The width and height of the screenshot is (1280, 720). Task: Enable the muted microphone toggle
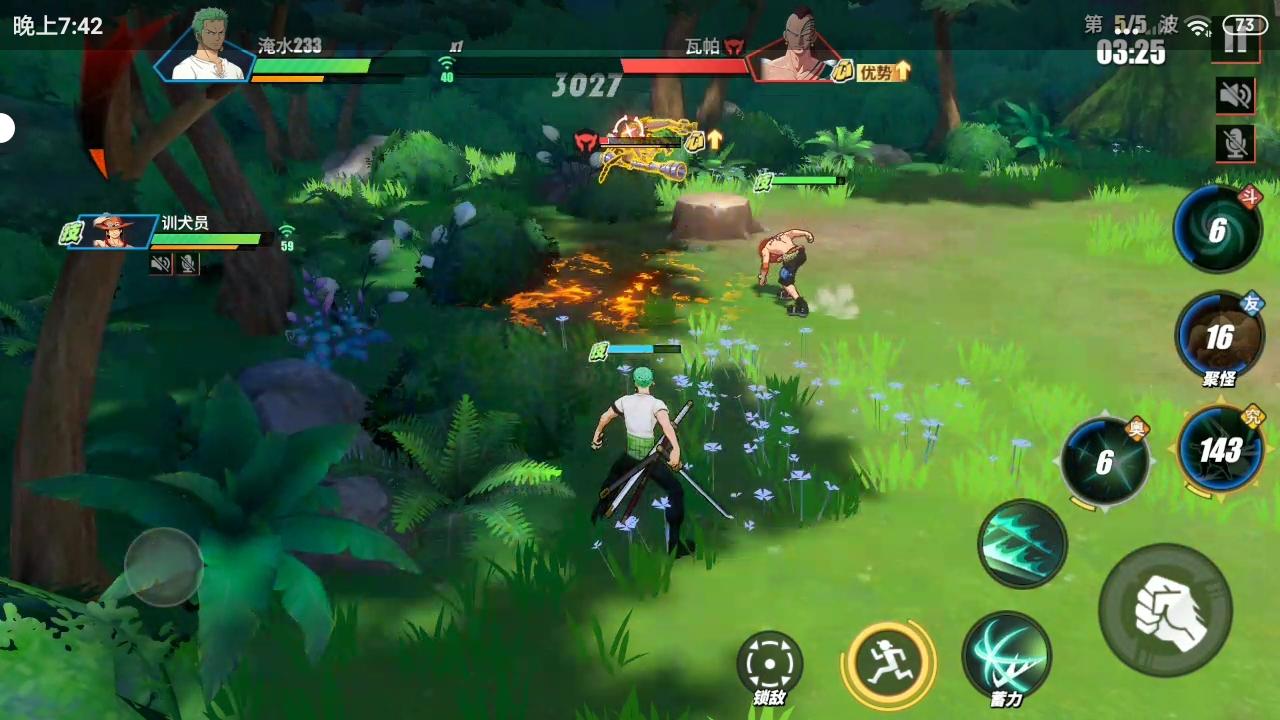coord(1235,143)
